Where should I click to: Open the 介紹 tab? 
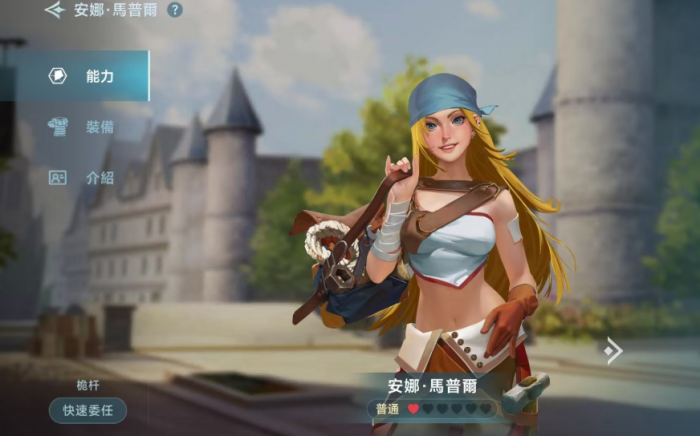84,177
